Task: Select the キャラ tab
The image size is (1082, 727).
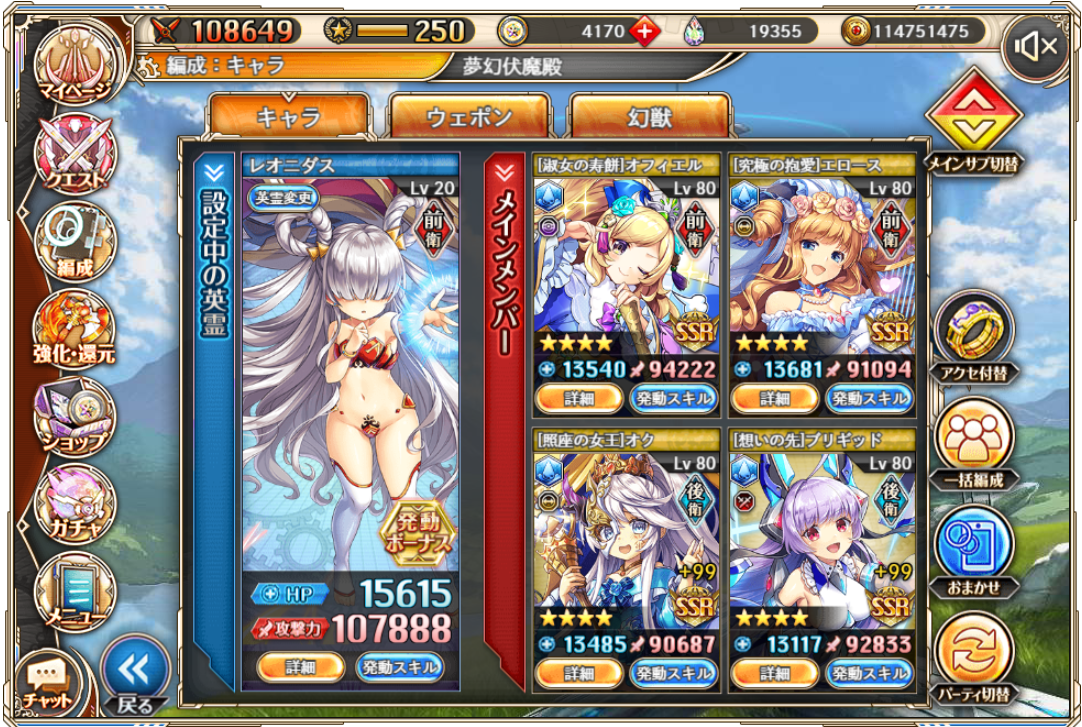Action: [x=289, y=117]
